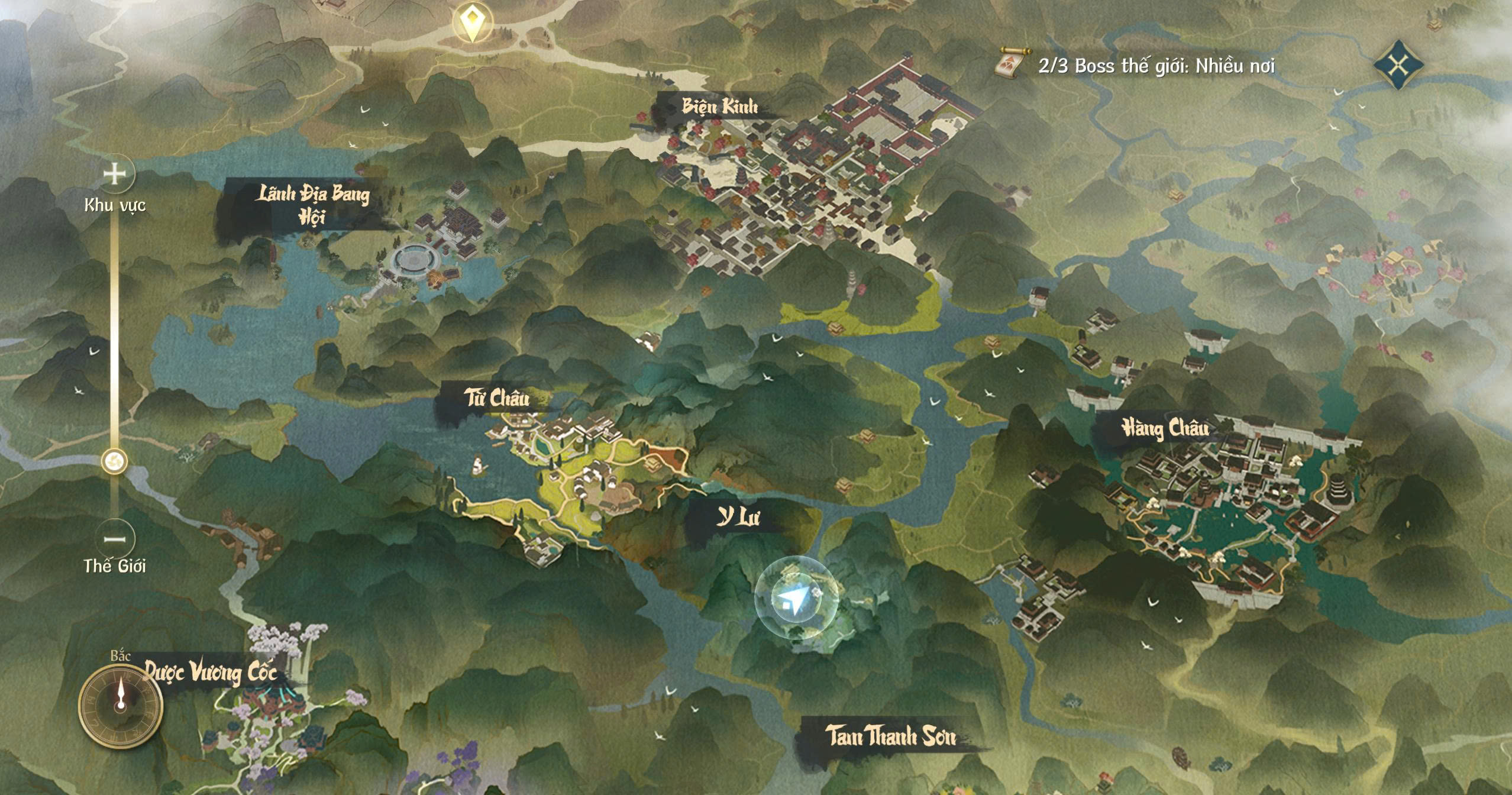Select the Y Lư map label
The image size is (1512, 795).
pyautogui.click(x=738, y=518)
